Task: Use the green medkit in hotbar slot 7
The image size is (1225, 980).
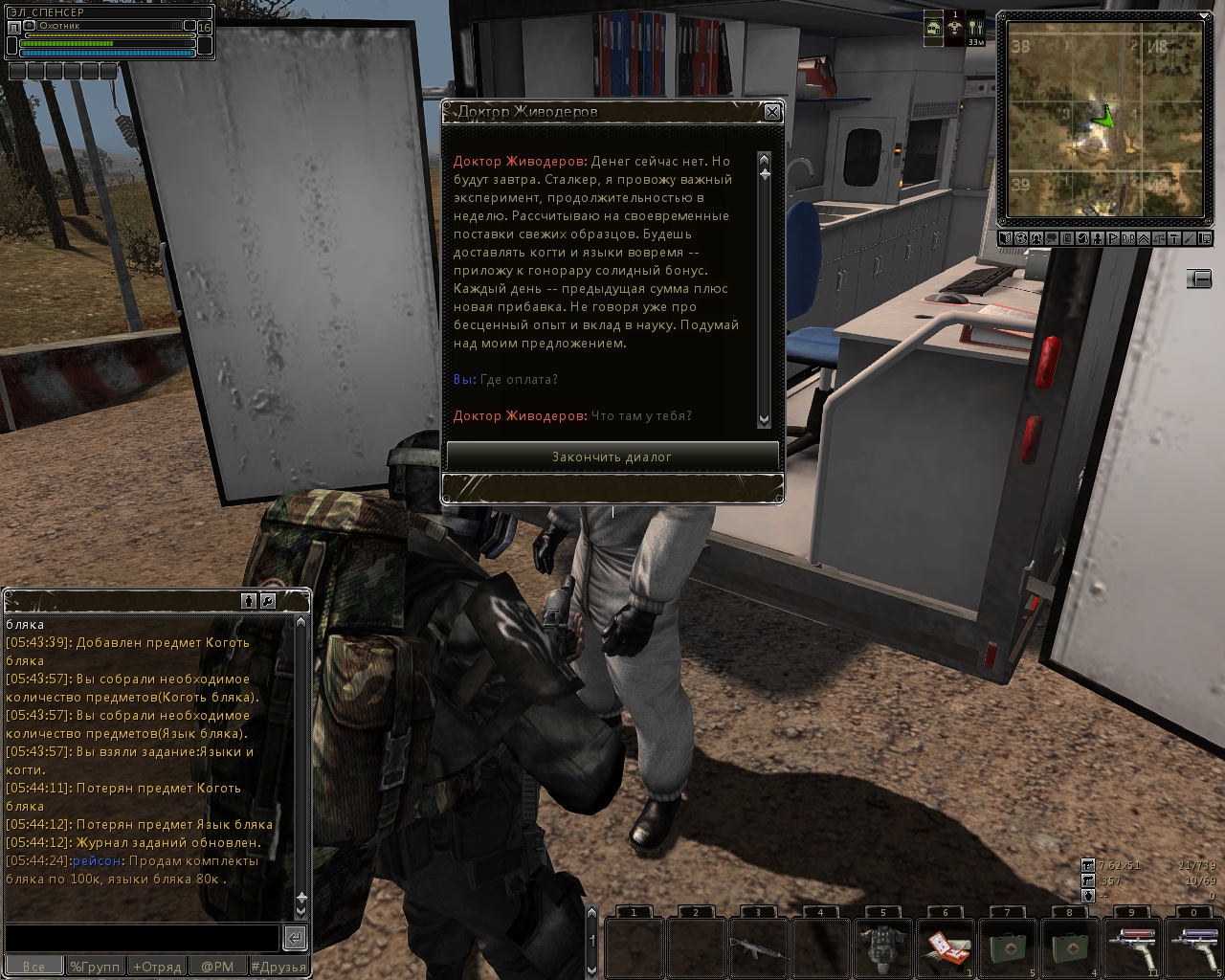Action: (1007, 947)
